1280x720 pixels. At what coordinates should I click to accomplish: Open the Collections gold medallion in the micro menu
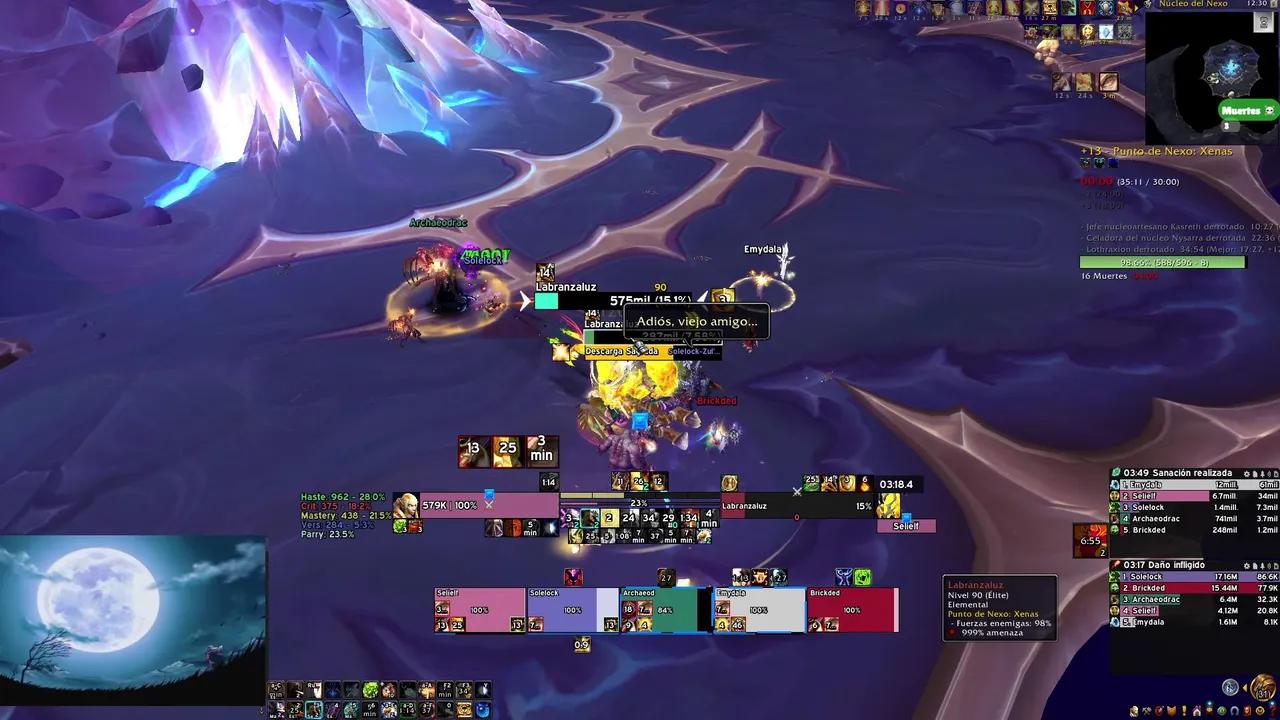tap(1260, 710)
